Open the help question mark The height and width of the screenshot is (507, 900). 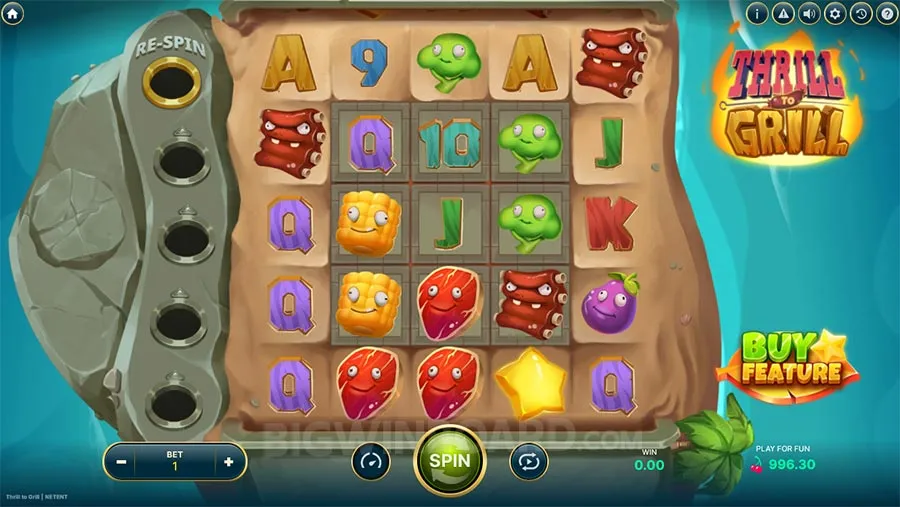[x=886, y=14]
